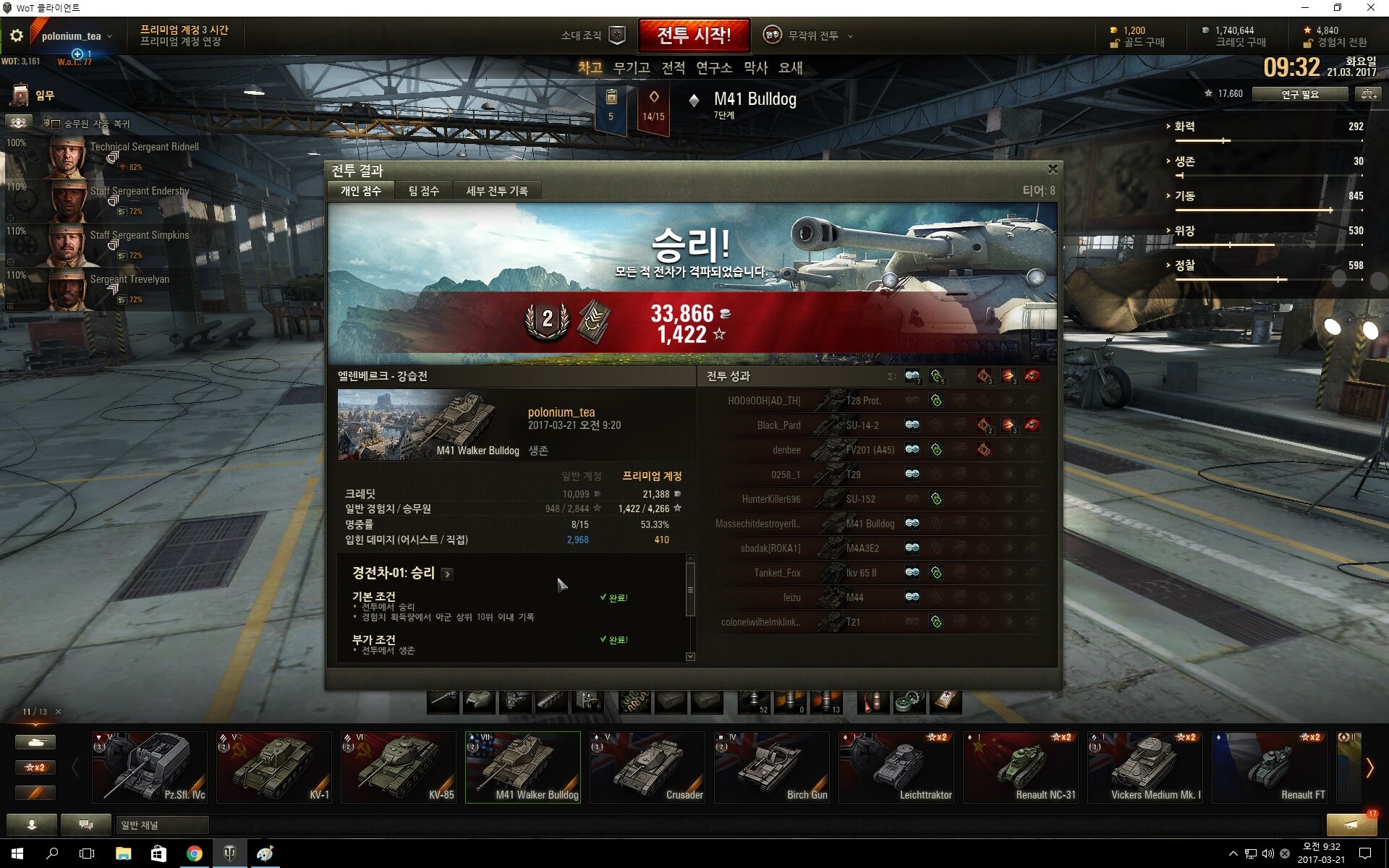Open the Depot storage menu
The width and height of the screenshot is (1389, 868).
(x=631, y=68)
